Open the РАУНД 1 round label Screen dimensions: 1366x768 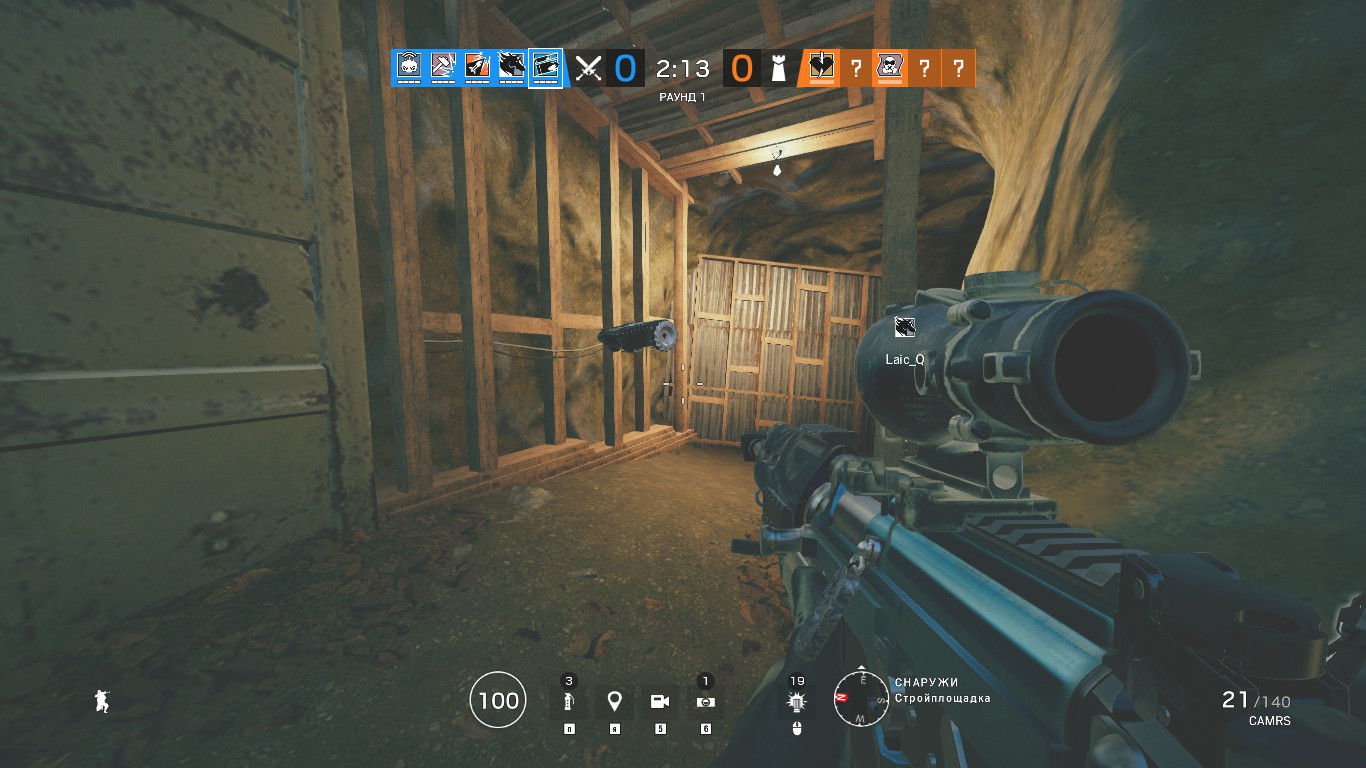click(681, 97)
